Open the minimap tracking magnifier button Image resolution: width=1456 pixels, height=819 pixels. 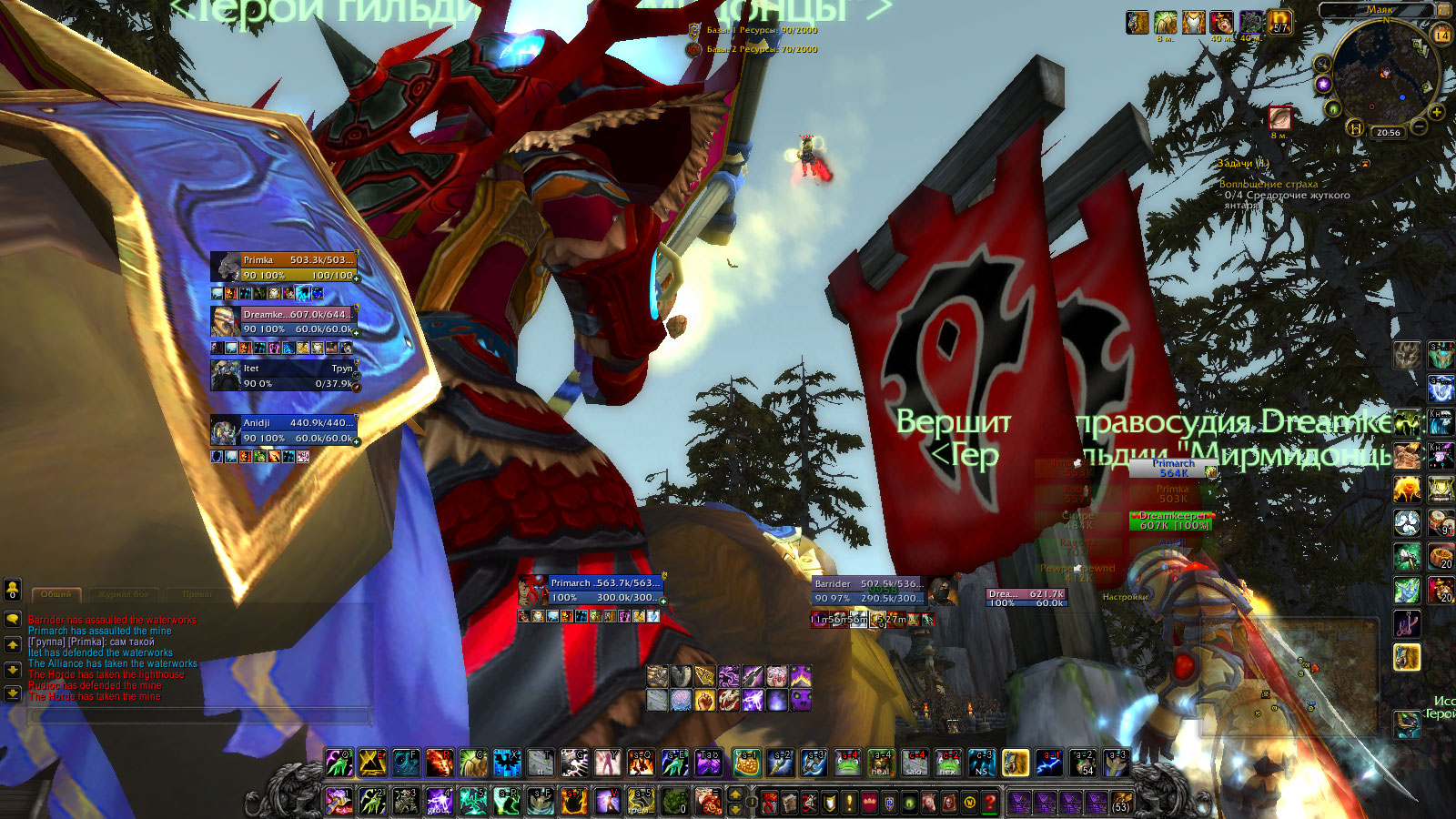click(x=1322, y=65)
